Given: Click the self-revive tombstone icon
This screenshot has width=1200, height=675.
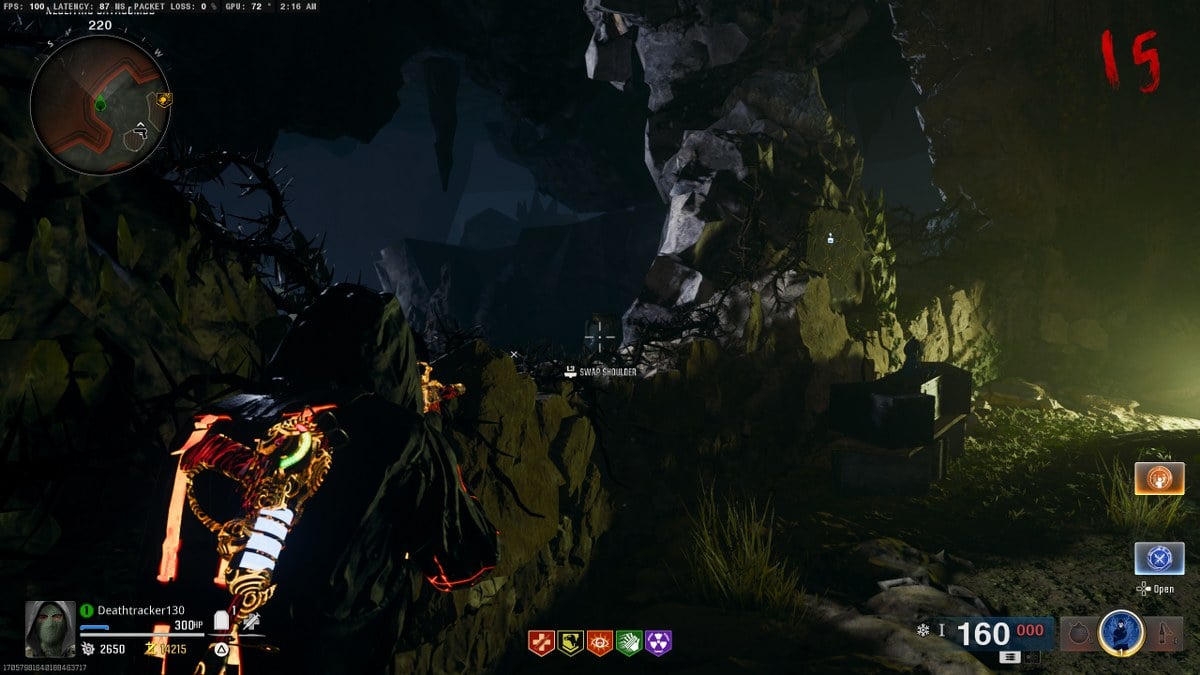Looking at the screenshot, I should [x=221, y=623].
